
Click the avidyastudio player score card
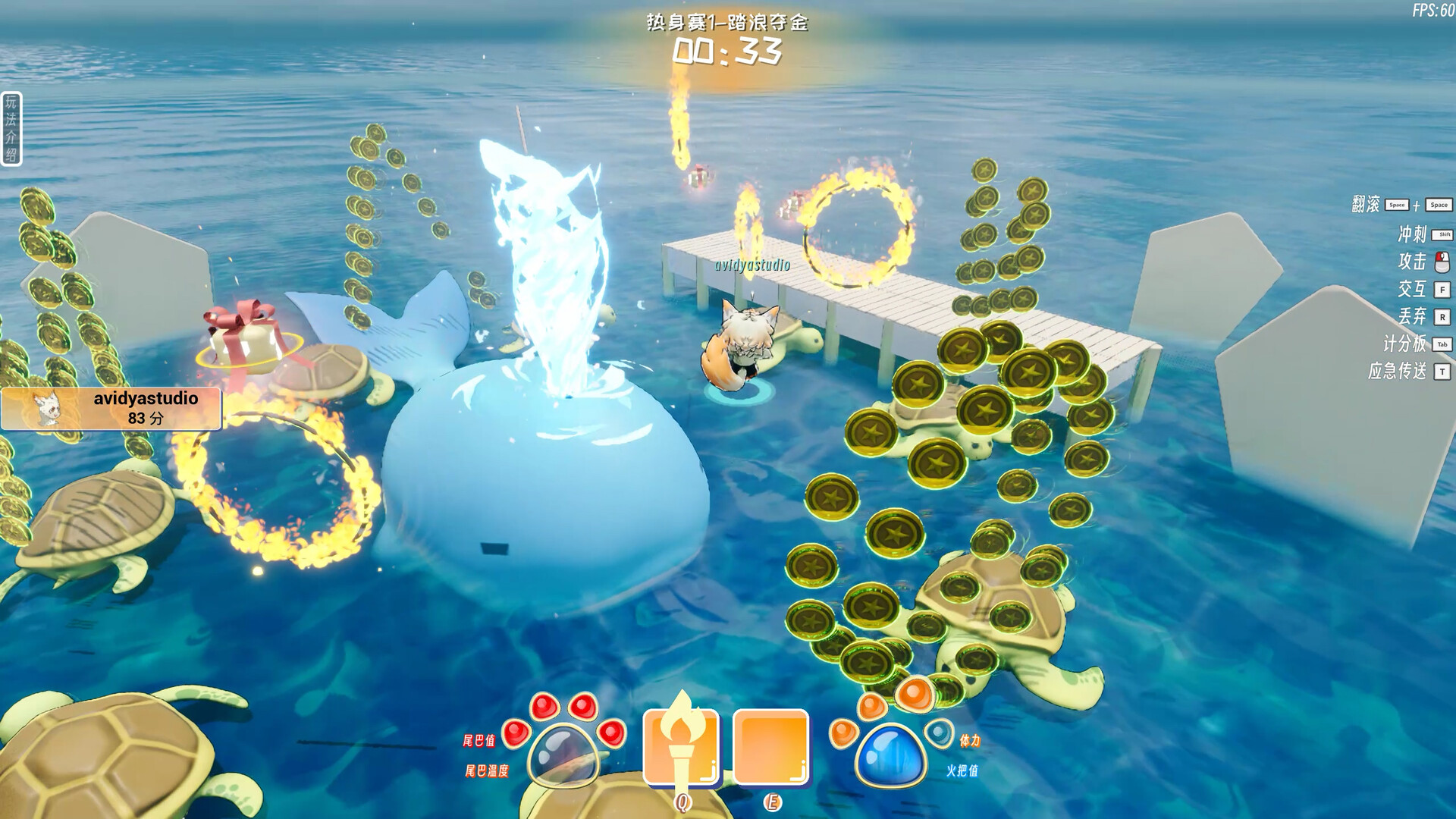click(111, 409)
